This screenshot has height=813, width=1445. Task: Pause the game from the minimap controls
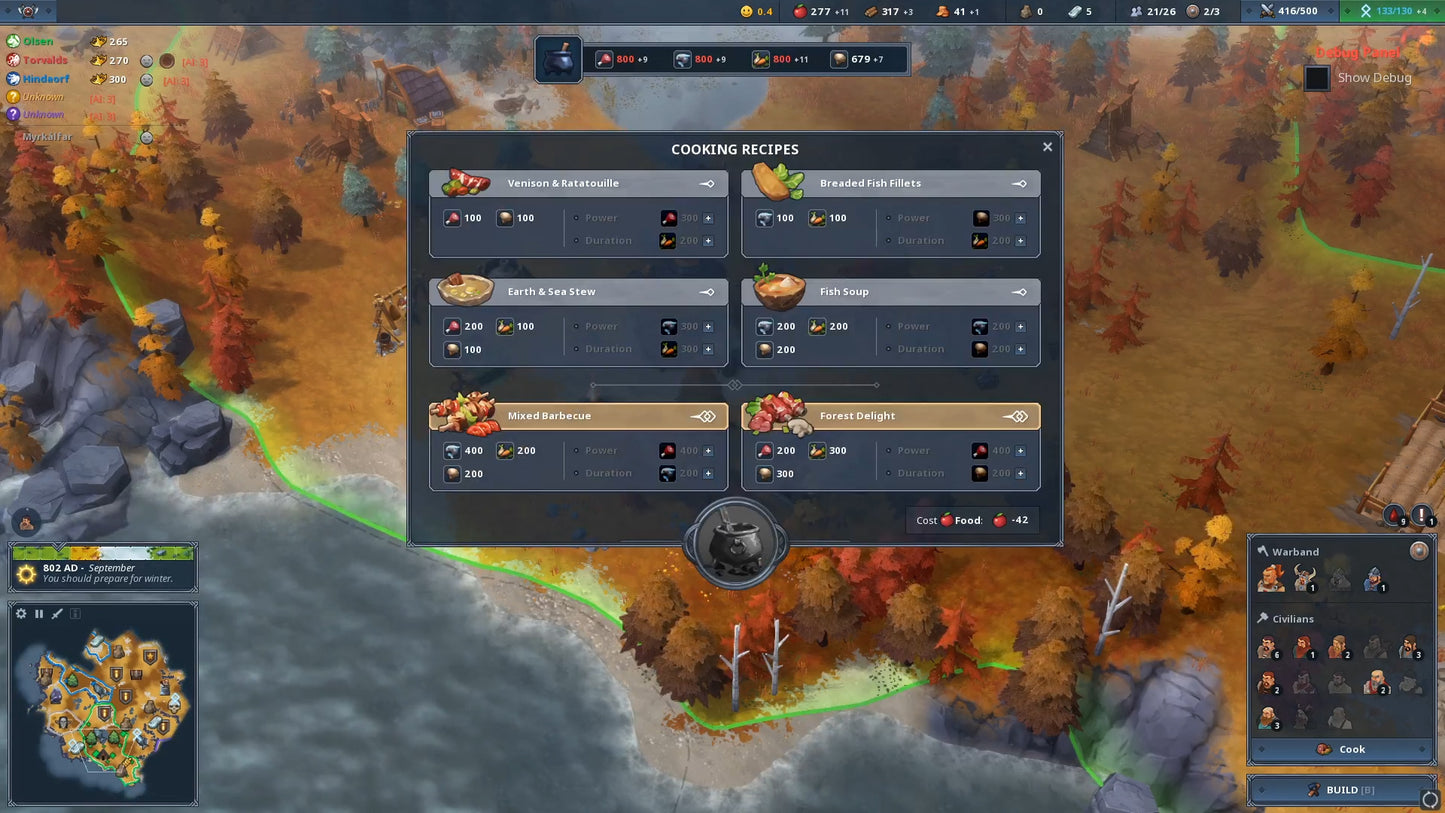tap(38, 613)
